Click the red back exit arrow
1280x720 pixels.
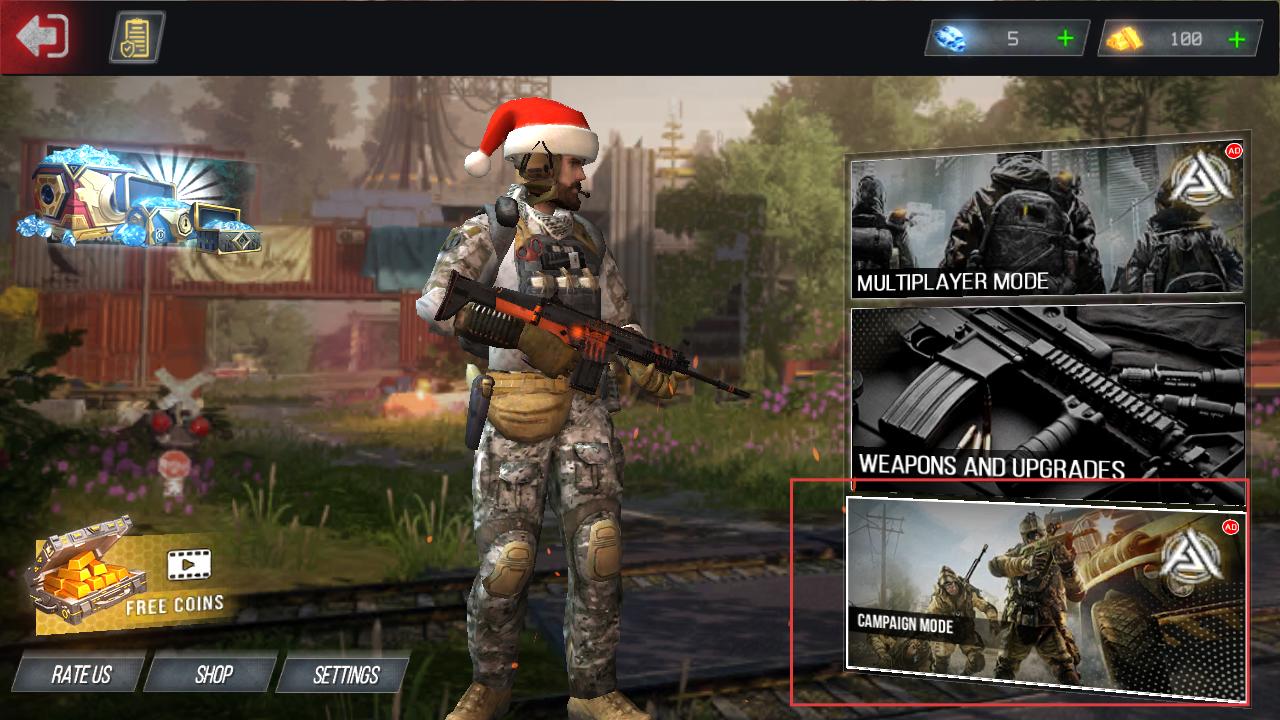pyautogui.click(x=42, y=37)
